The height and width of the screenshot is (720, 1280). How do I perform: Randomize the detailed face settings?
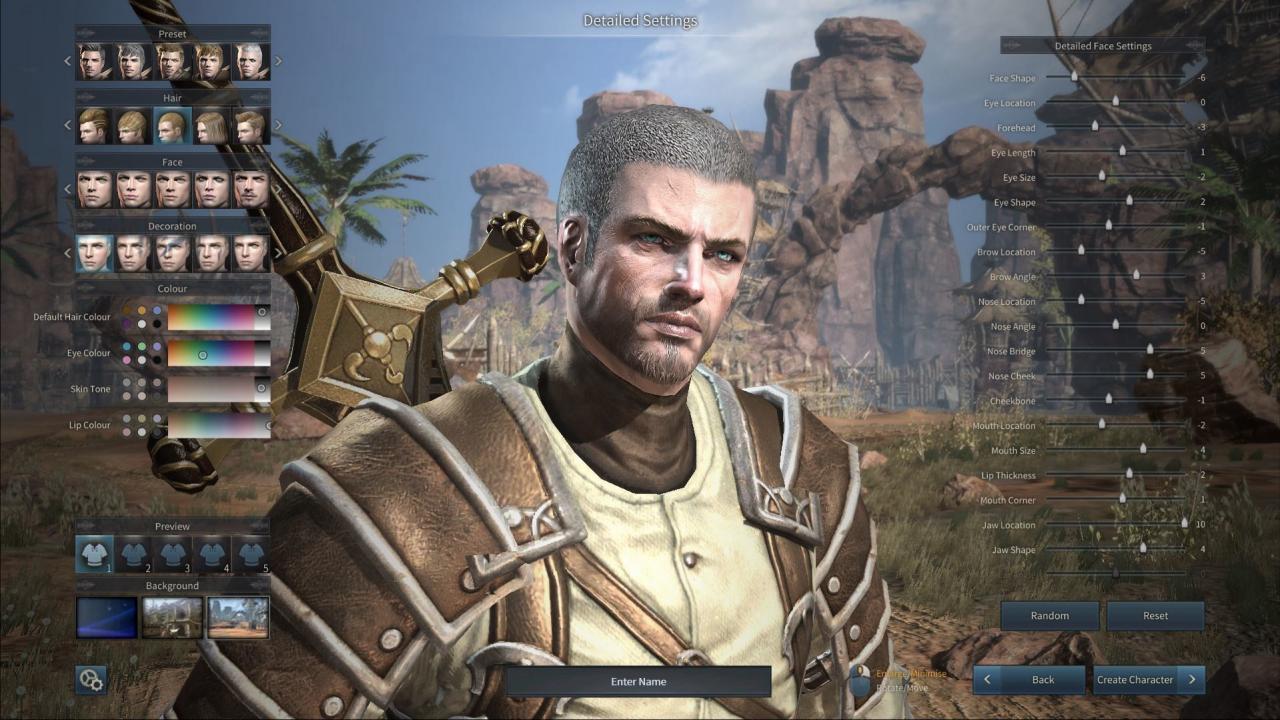(x=1049, y=616)
